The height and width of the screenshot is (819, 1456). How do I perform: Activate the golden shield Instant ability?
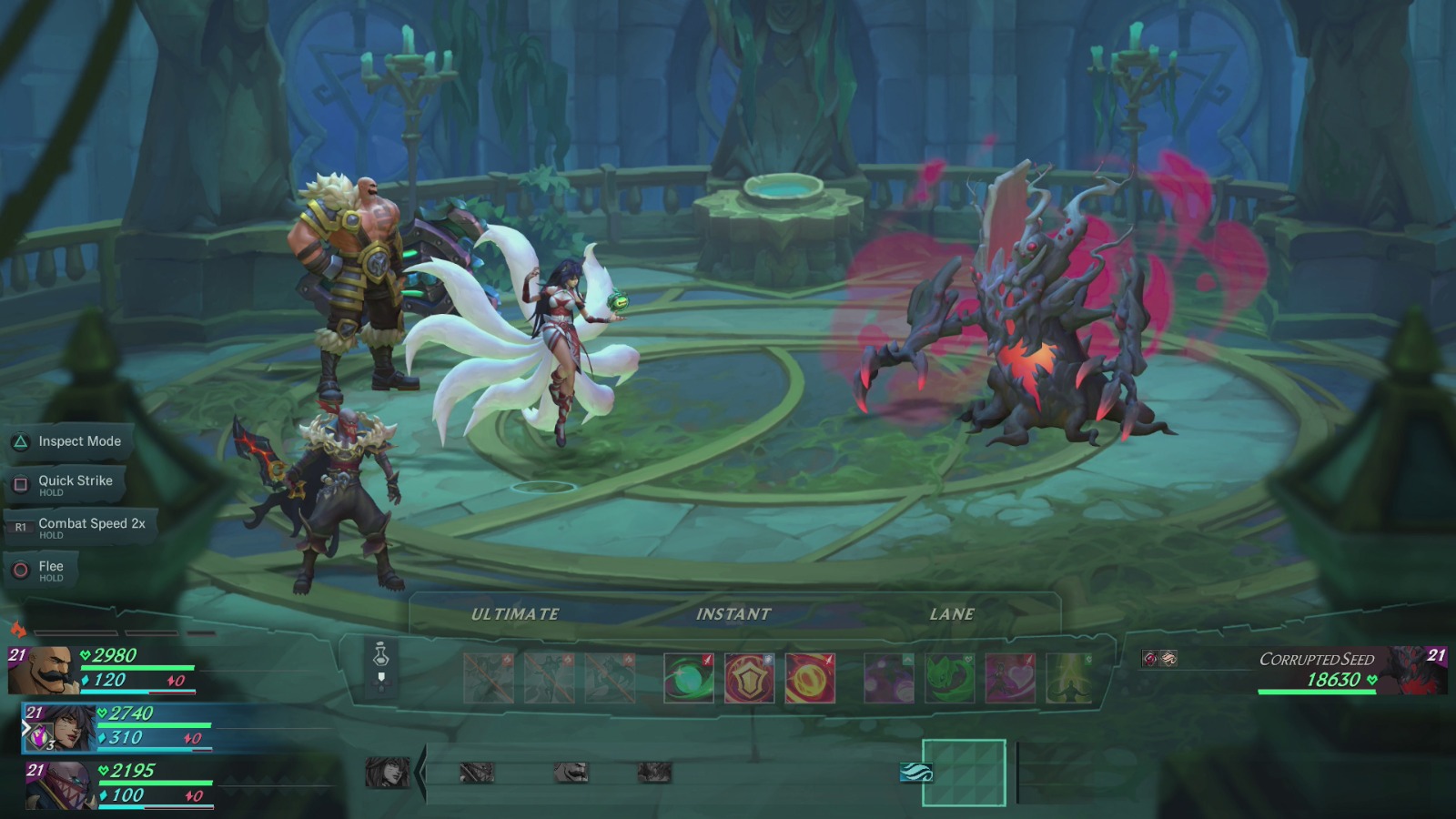749,678
